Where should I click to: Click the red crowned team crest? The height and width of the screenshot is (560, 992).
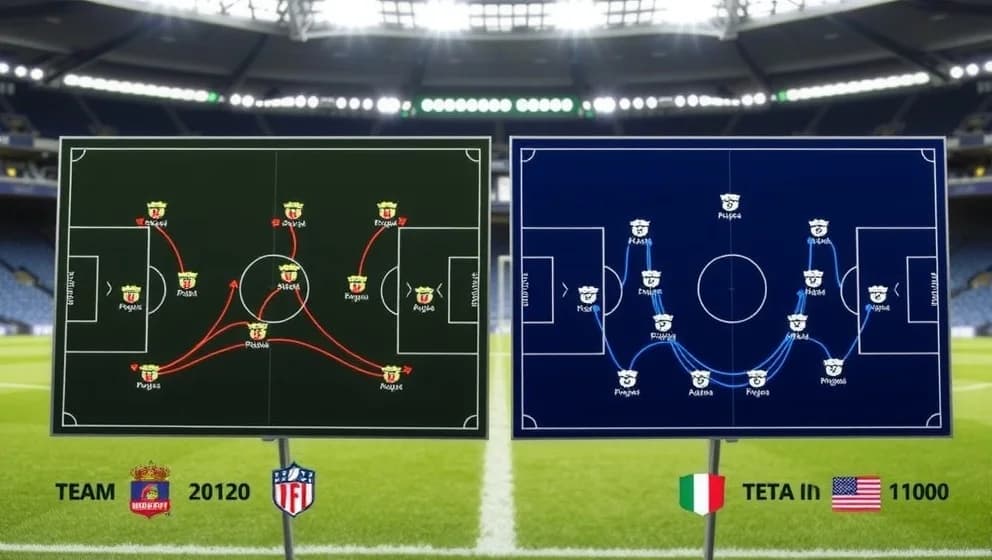pyautogui.click(x=150, y=490)
